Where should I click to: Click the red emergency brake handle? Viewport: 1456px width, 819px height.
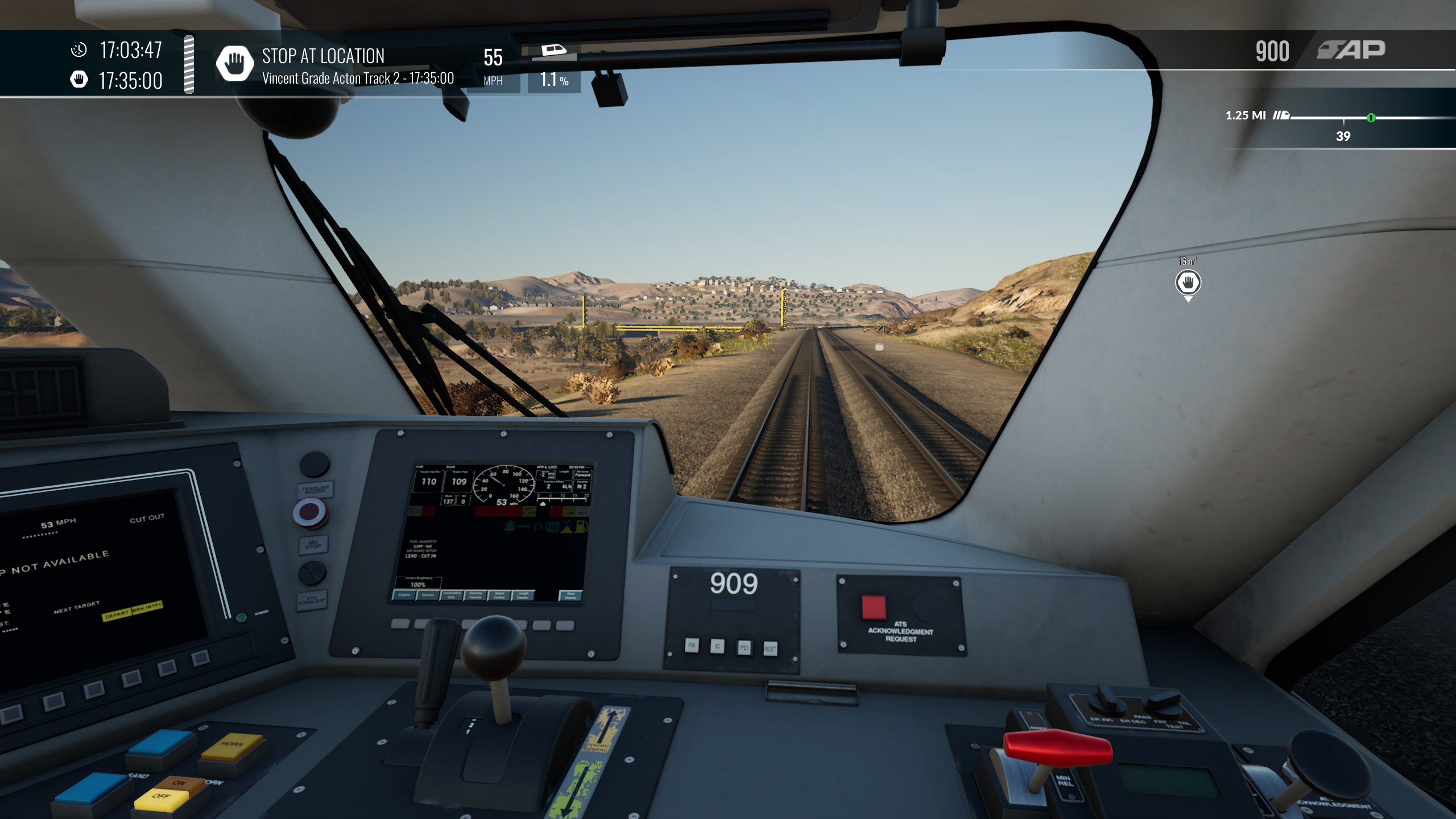point(1057,748)
